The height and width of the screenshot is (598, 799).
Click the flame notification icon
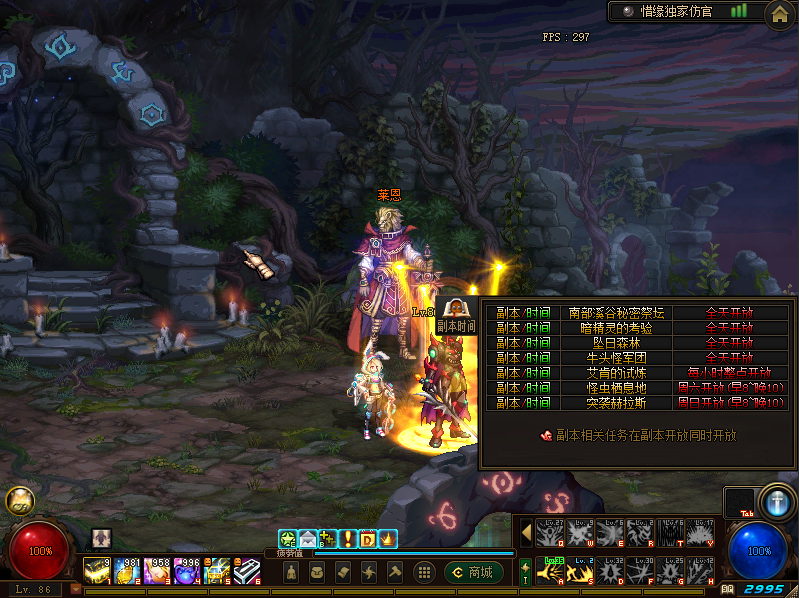(x=387, y=539)
